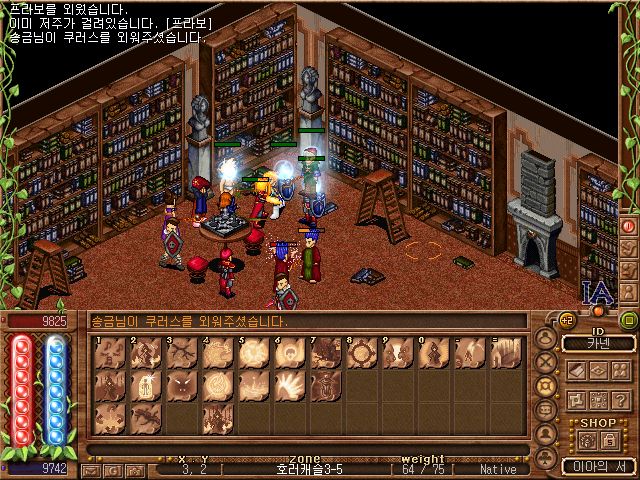The image size is (640, 480).
Task: Select the '이아의 서' book button
Action: coord(598,465)
